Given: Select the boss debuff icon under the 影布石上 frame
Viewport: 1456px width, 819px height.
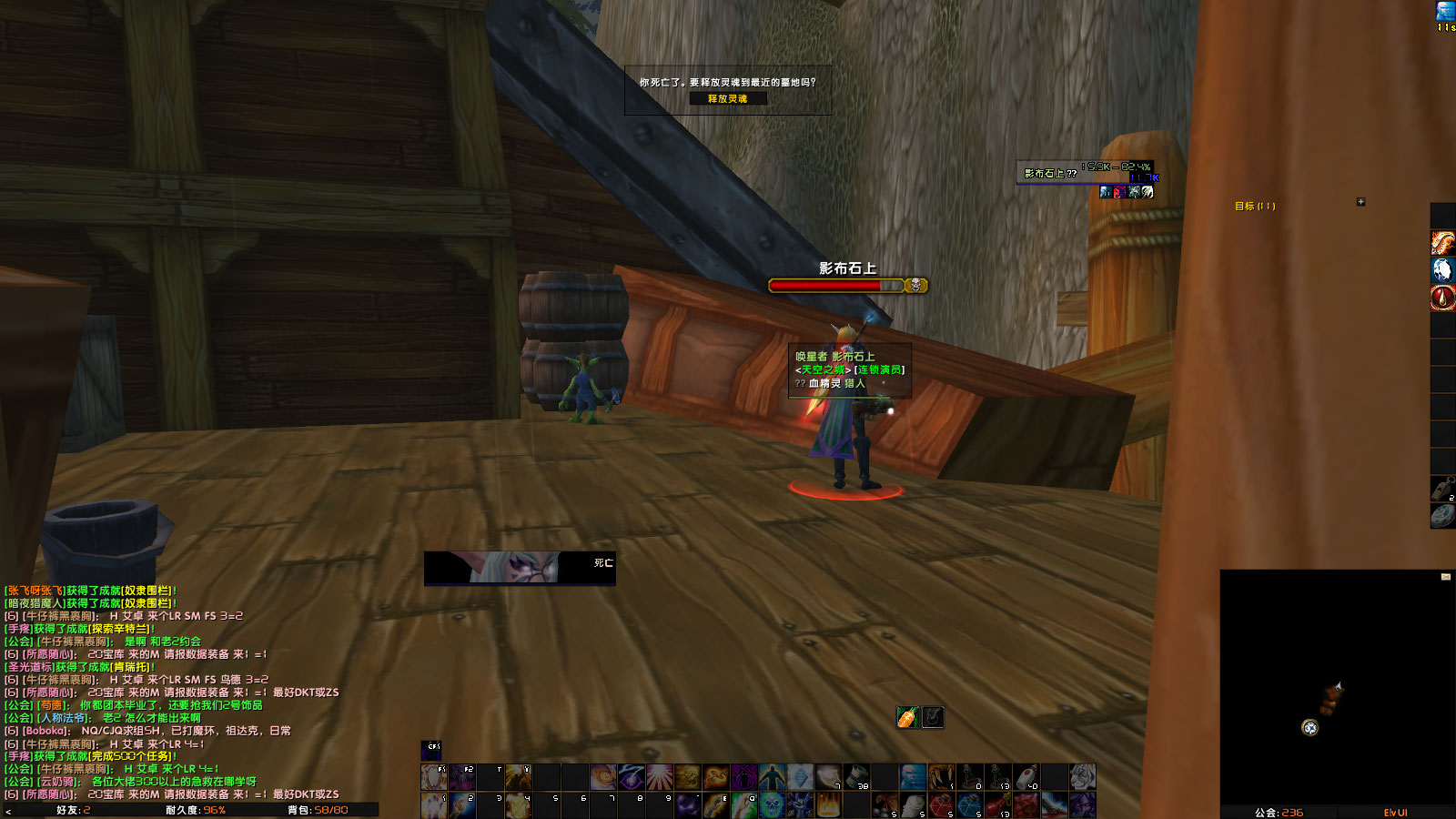Looking at the screenshot, I should tap(1105, 192).
